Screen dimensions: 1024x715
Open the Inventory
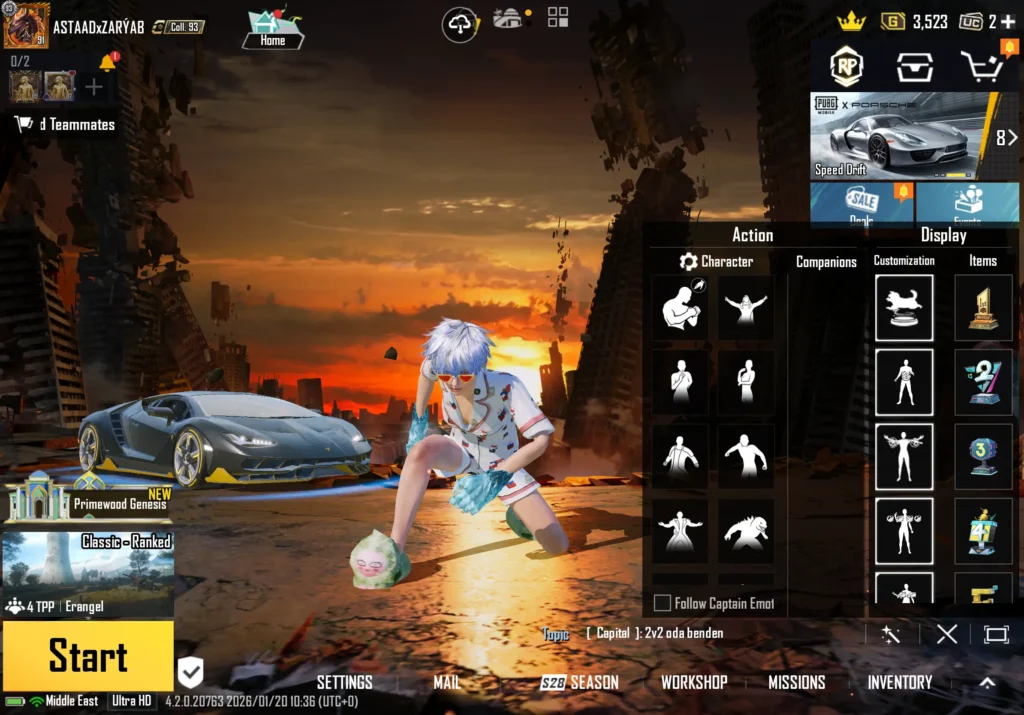click(899, 682)
